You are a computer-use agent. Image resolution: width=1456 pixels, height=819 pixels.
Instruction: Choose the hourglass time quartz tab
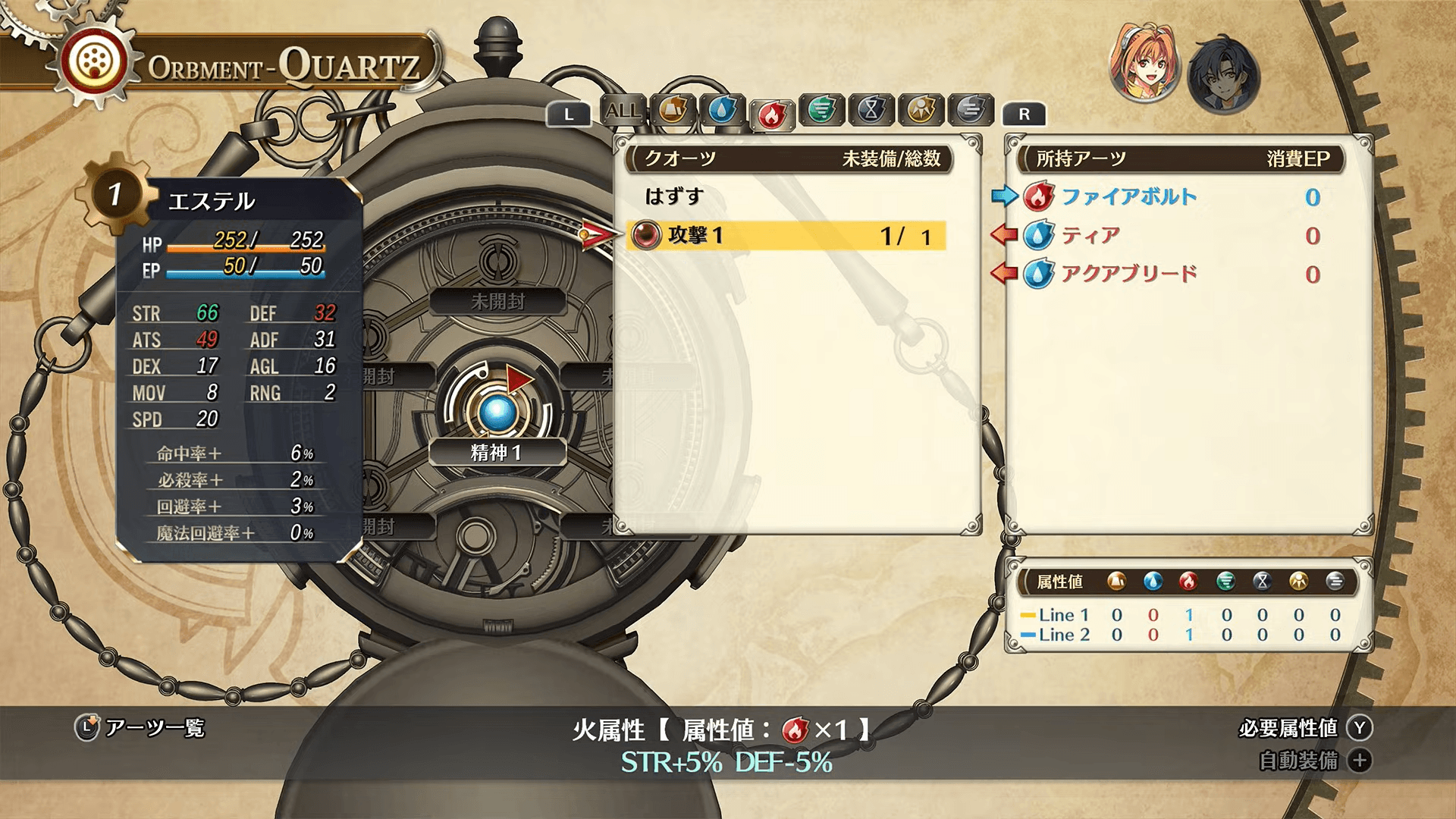click(x=871, y=111)
